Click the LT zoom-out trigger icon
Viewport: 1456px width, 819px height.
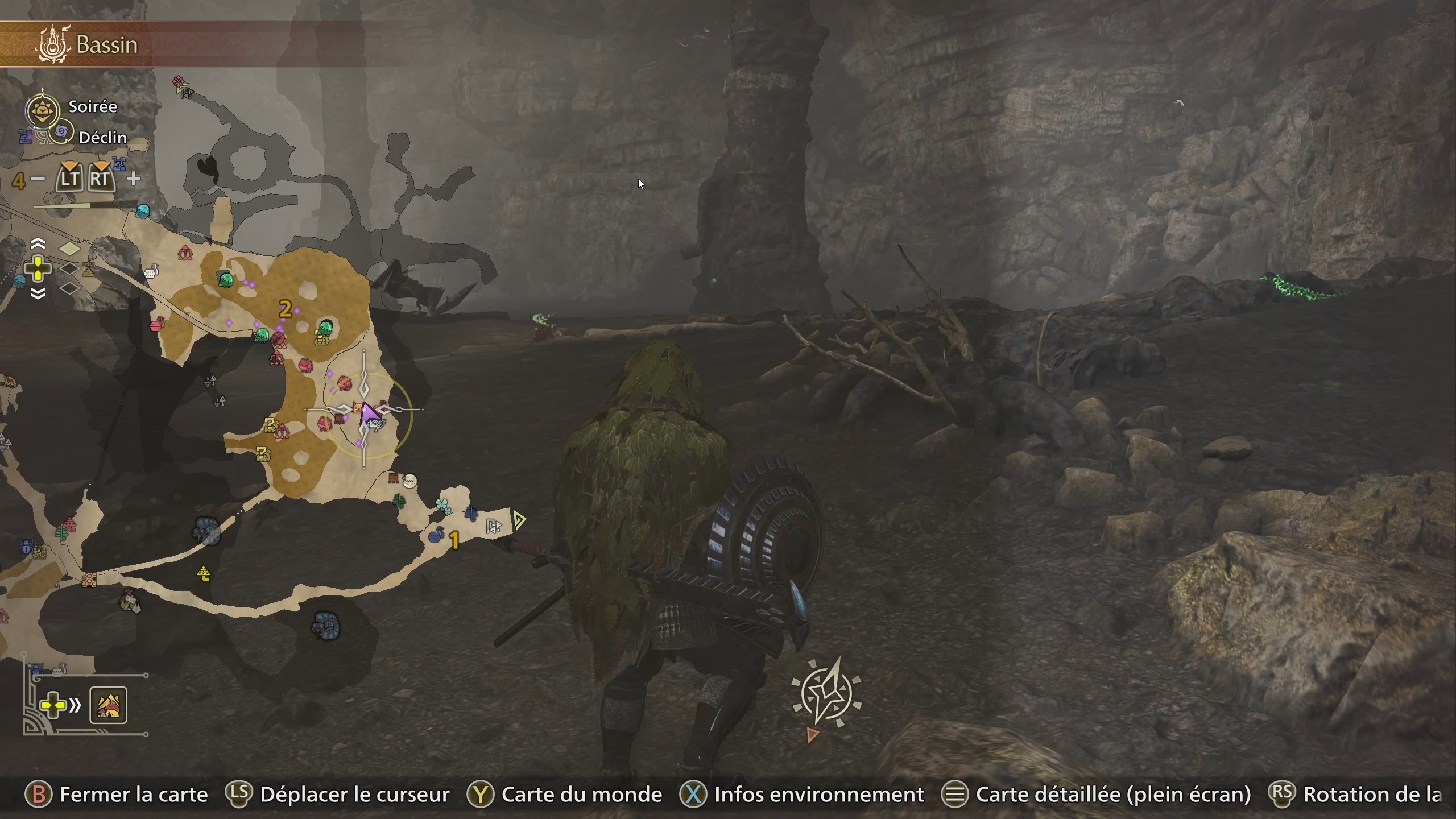pyautogui.click(x=71, y=179)
